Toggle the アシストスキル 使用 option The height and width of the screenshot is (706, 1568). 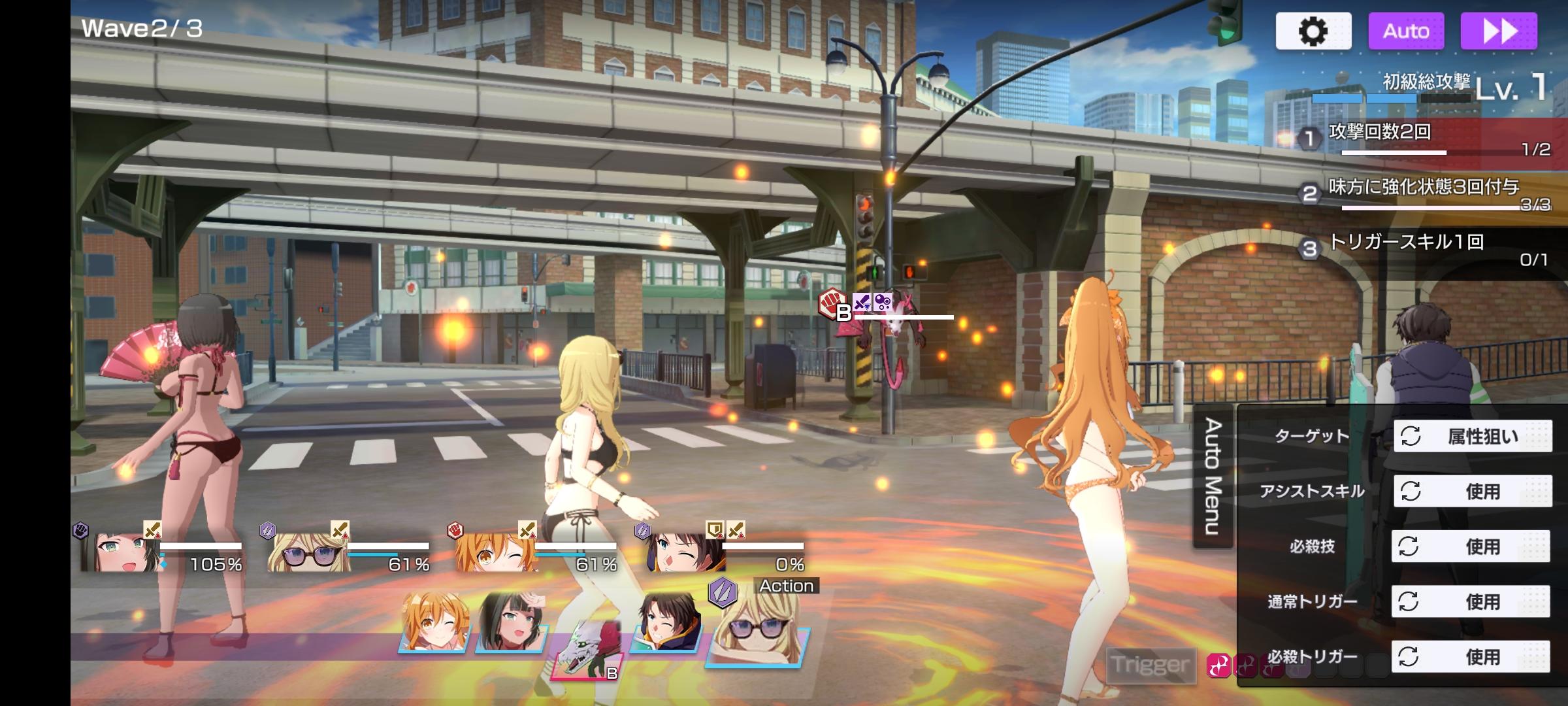pyautogui.click(x=1473, y=491)
